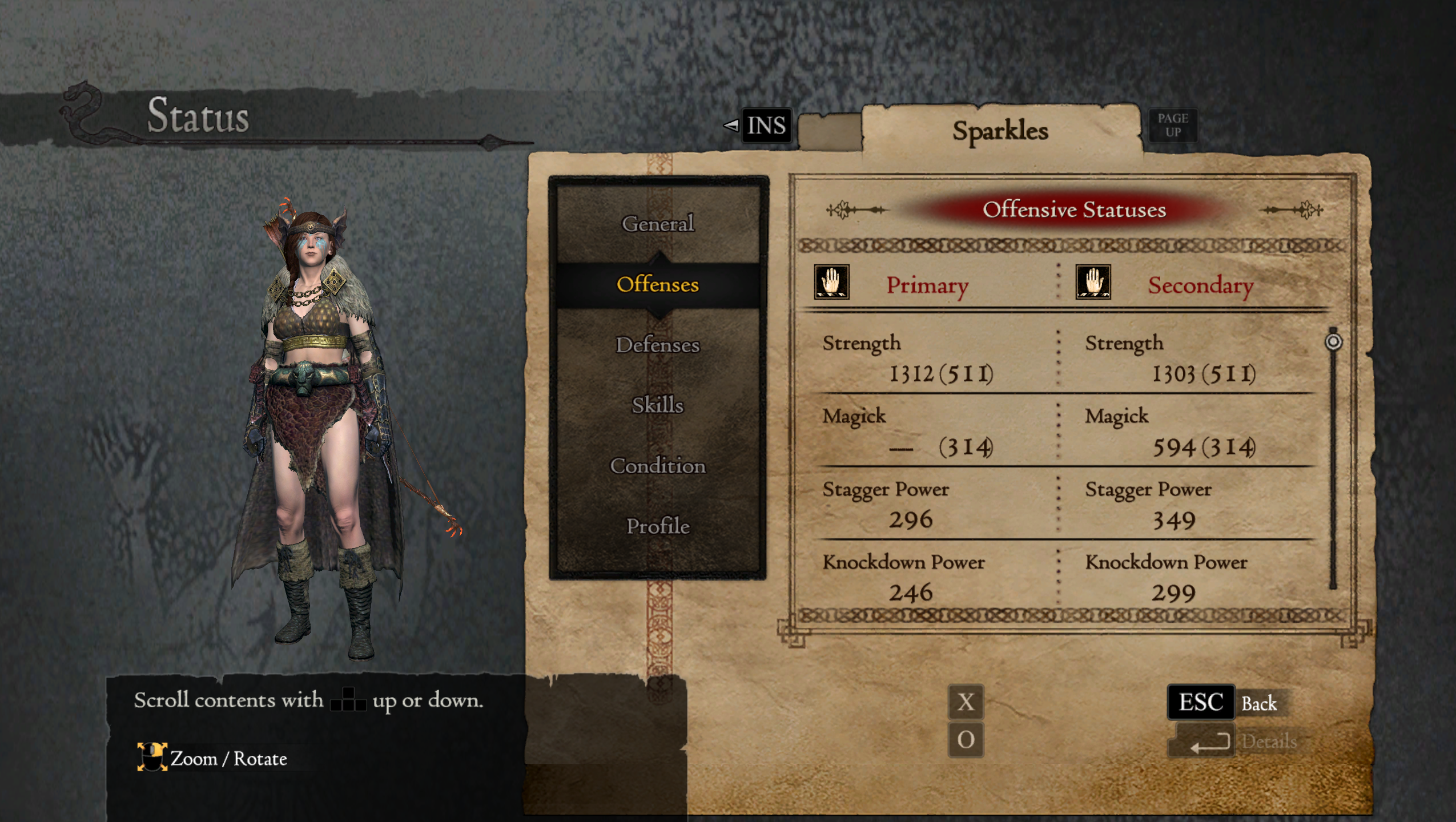The width and height of the screenshot is (1456, 822).
Task: Expand the Skills section
Action: click(658, 405)
